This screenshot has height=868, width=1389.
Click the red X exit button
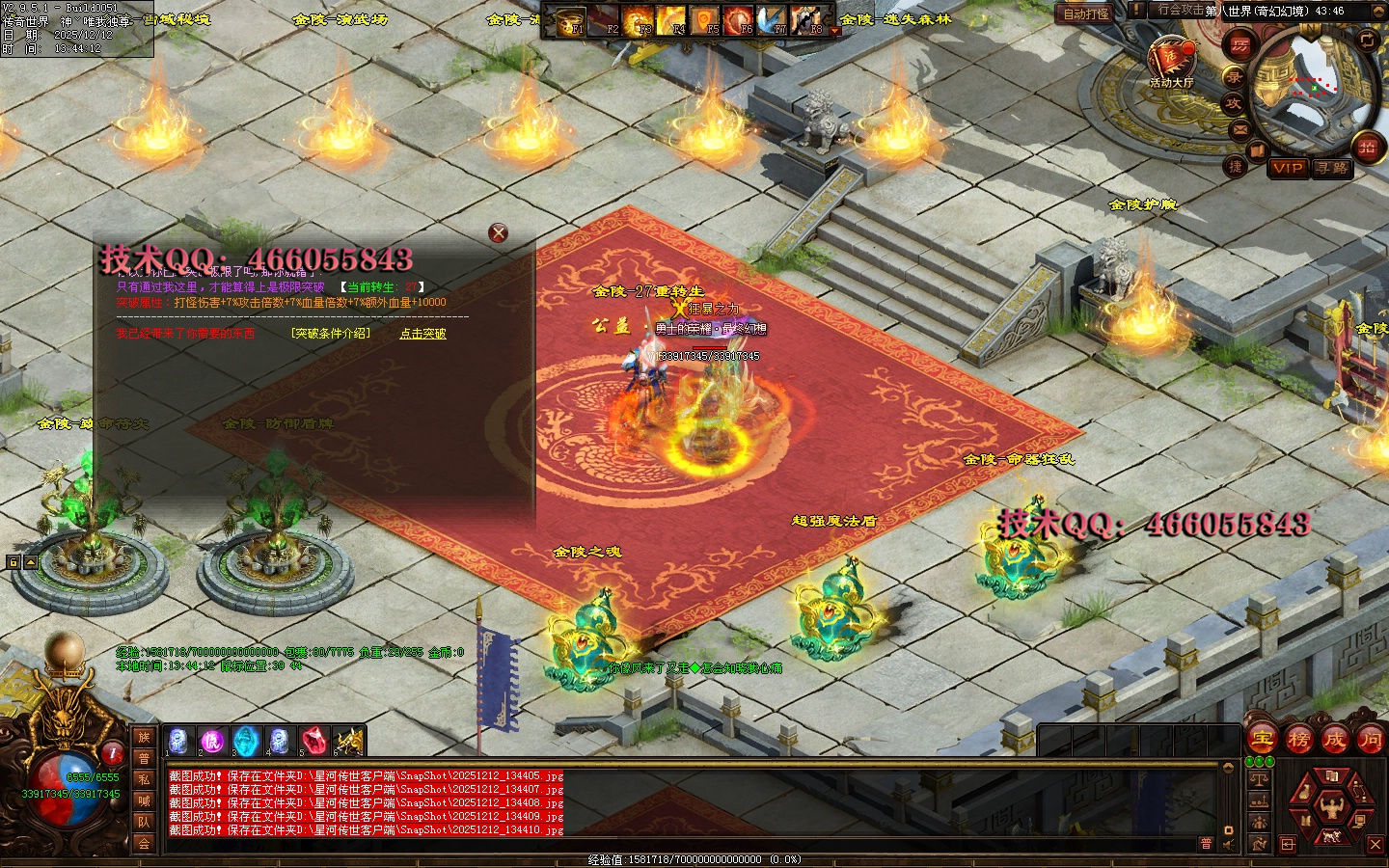coord(1375,844)
